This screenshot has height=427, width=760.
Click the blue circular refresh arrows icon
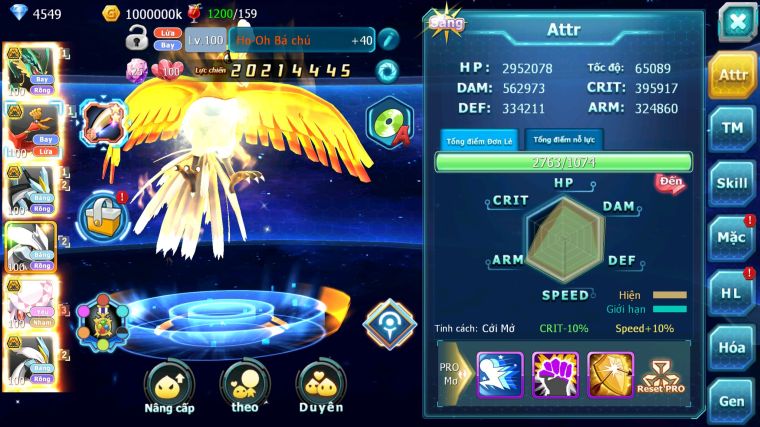tap(386, 71)
